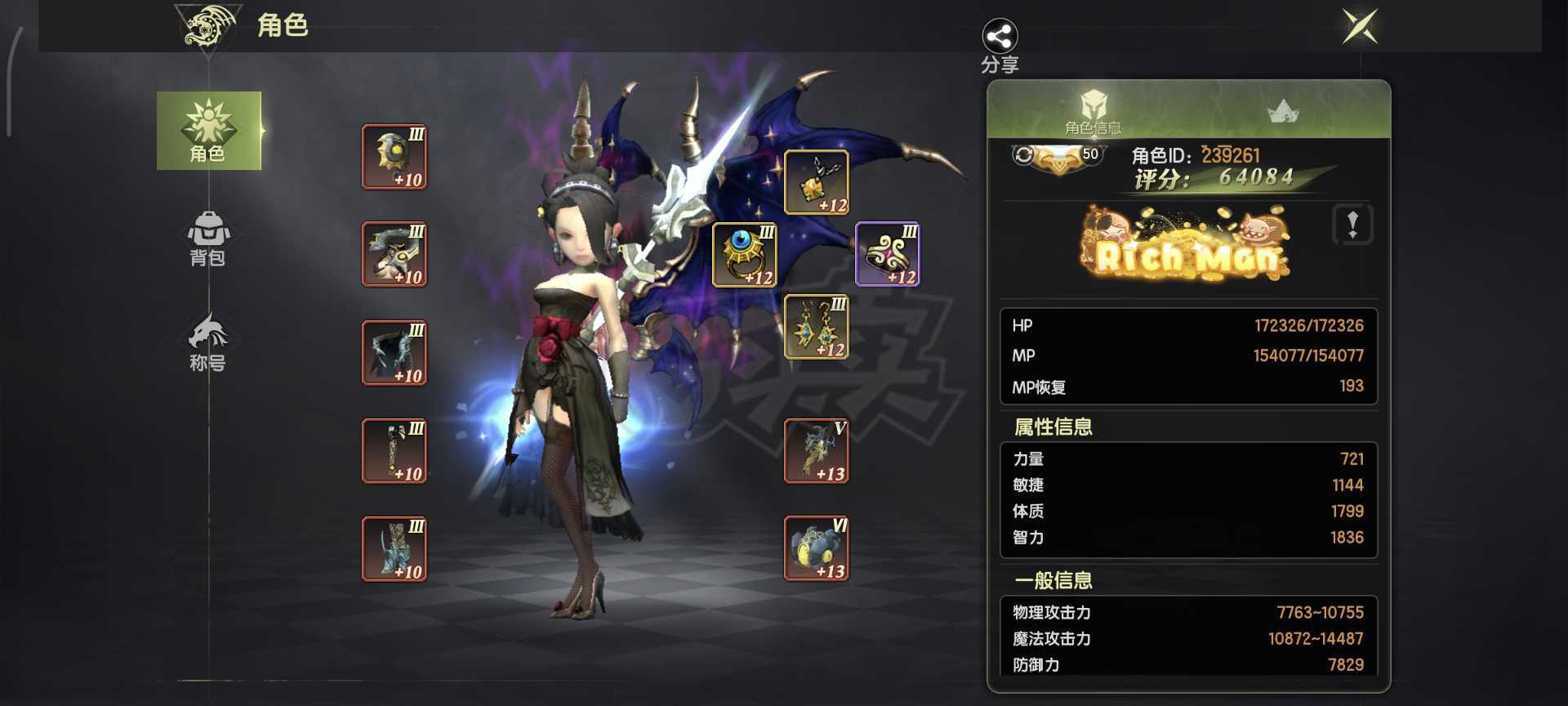The height and width of the screenshot is (706, 1568).
Task: Select the grade VI +13 equipment slot
Action: 816,549
